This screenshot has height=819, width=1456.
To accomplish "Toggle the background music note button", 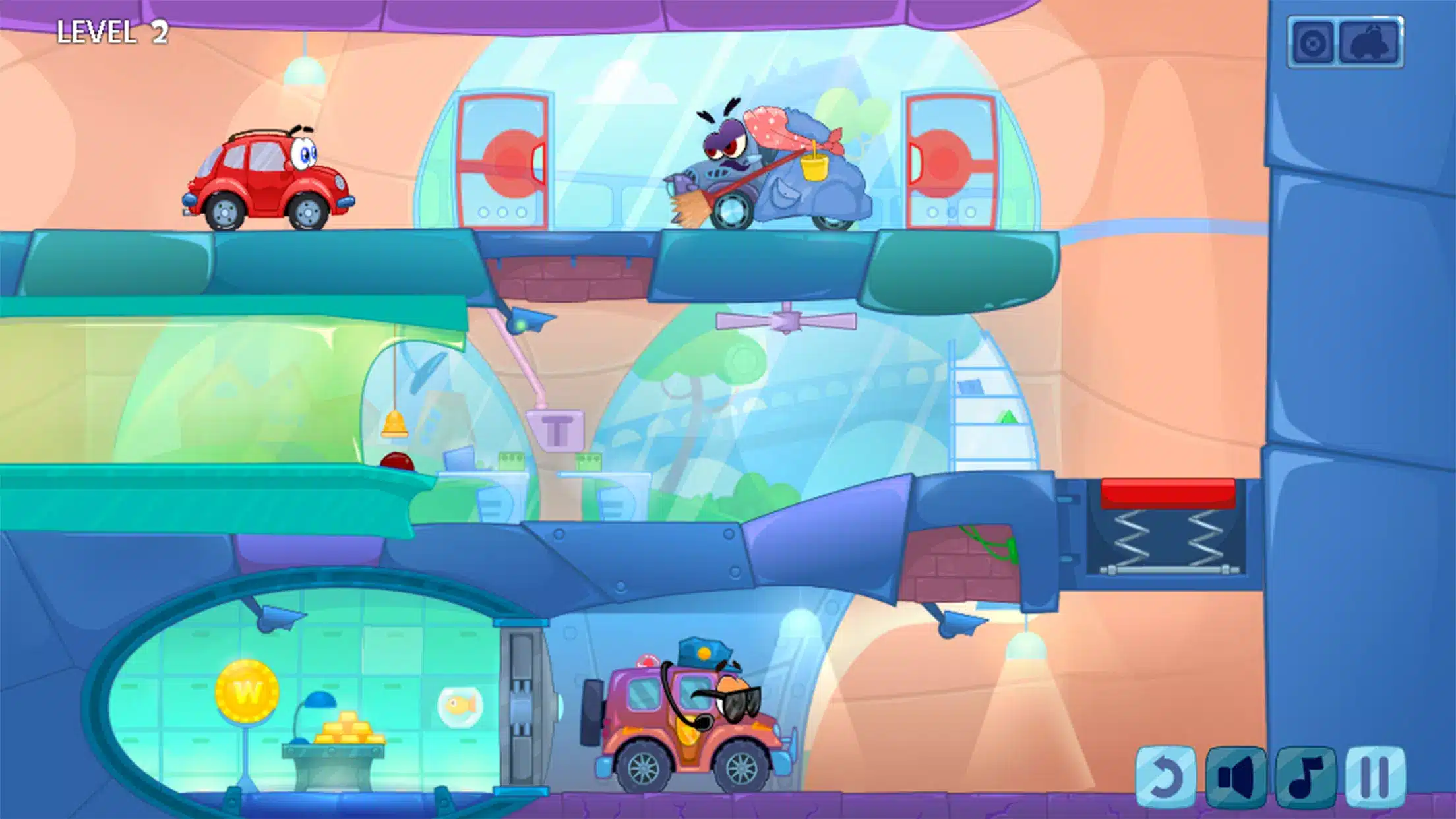I will pos(1306,777).
